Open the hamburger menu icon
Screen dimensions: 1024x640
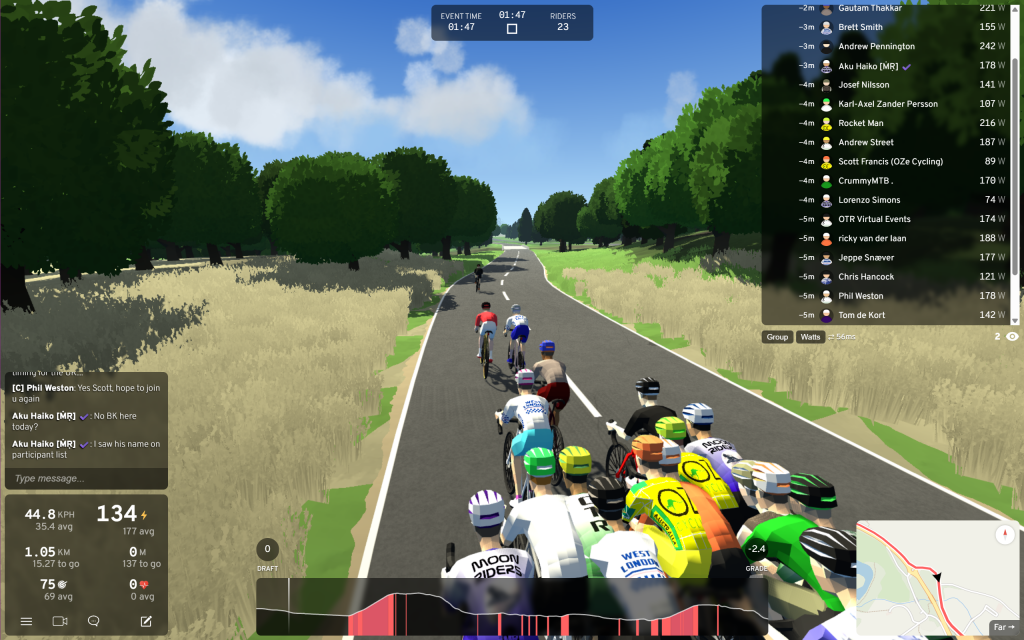26,621
